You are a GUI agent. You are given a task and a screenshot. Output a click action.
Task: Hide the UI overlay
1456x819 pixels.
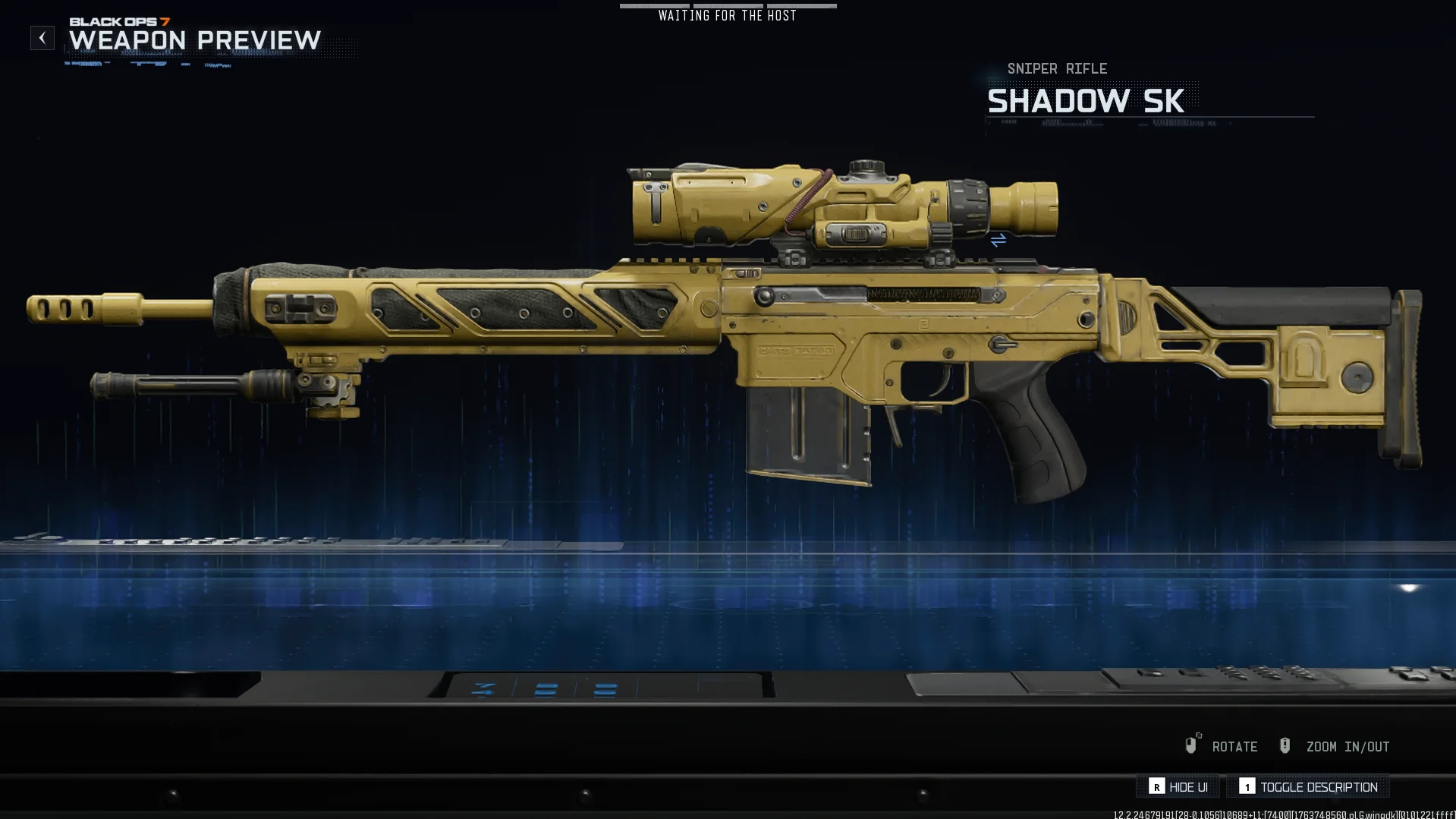(1178, 787)
